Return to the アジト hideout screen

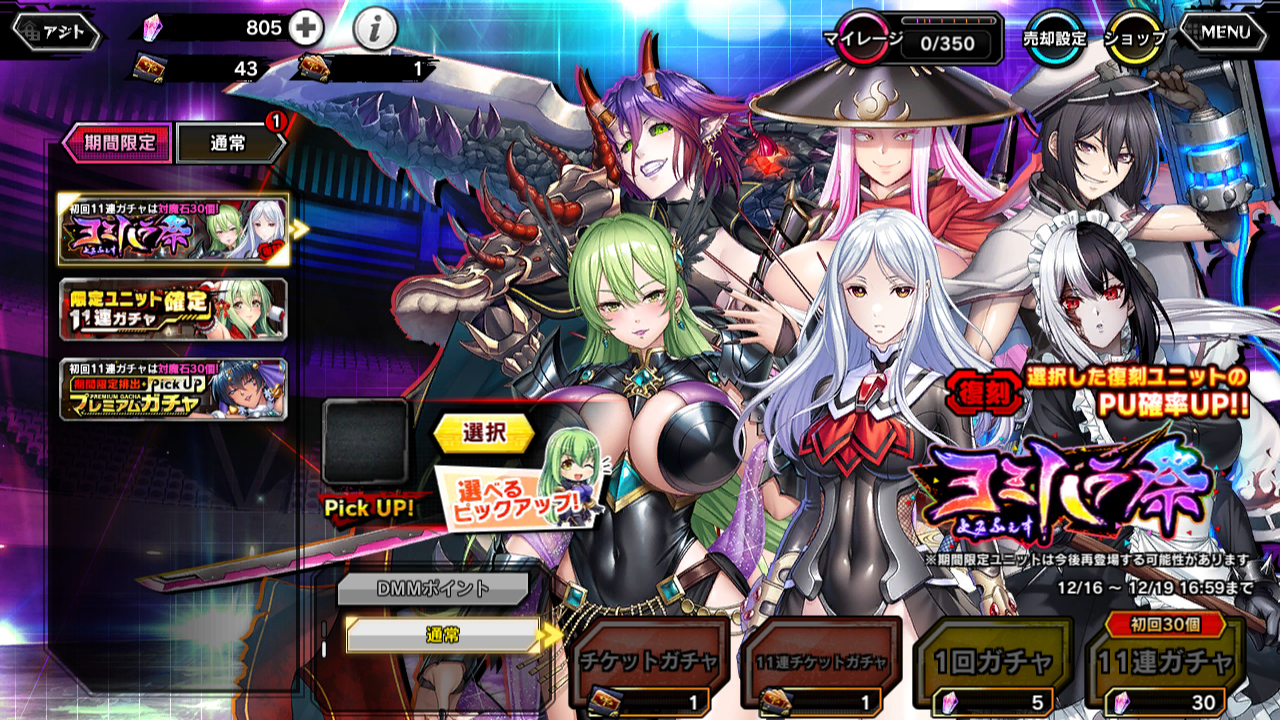click(58, 32)
